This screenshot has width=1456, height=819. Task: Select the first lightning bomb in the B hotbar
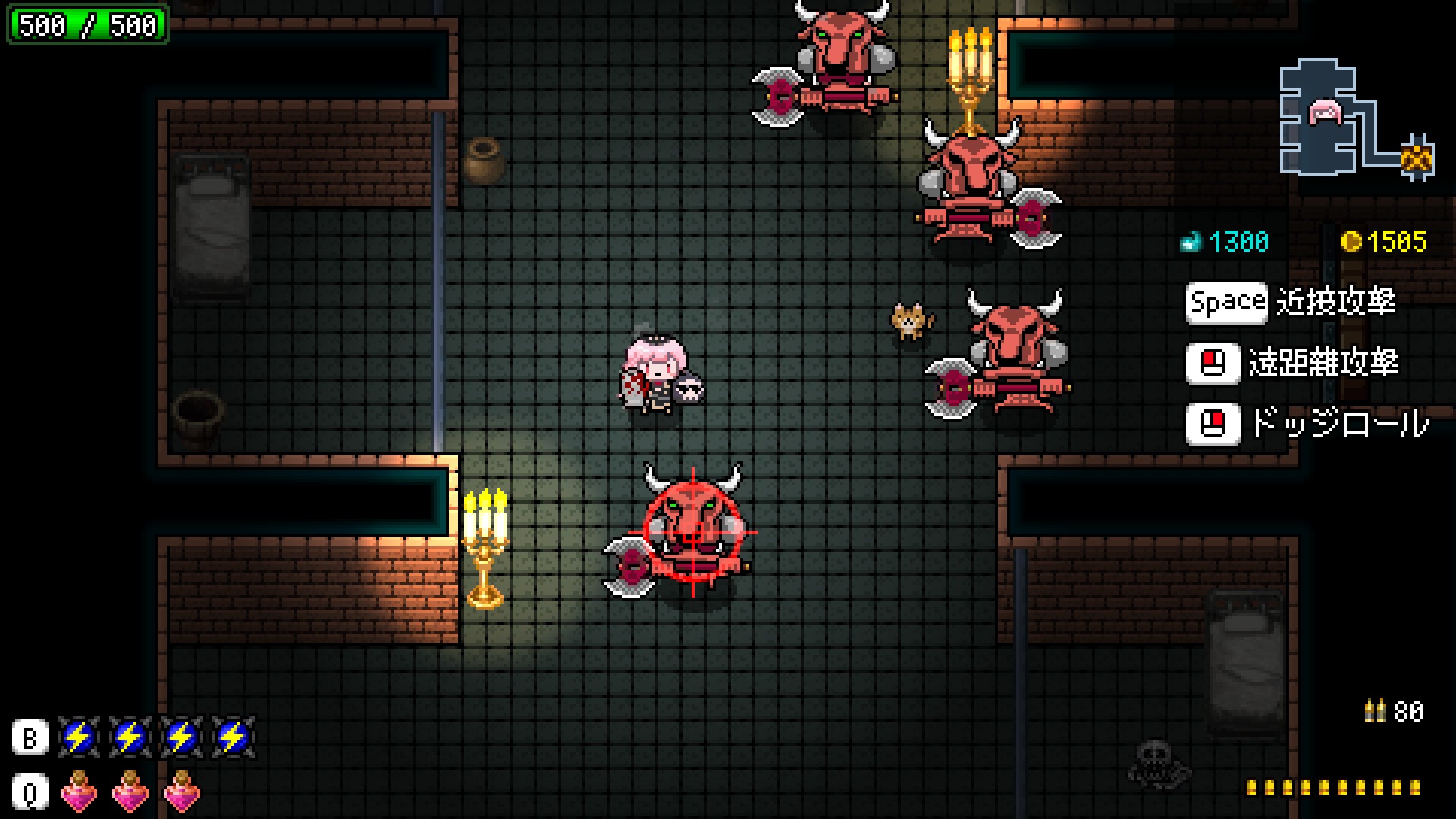[78, 737]
